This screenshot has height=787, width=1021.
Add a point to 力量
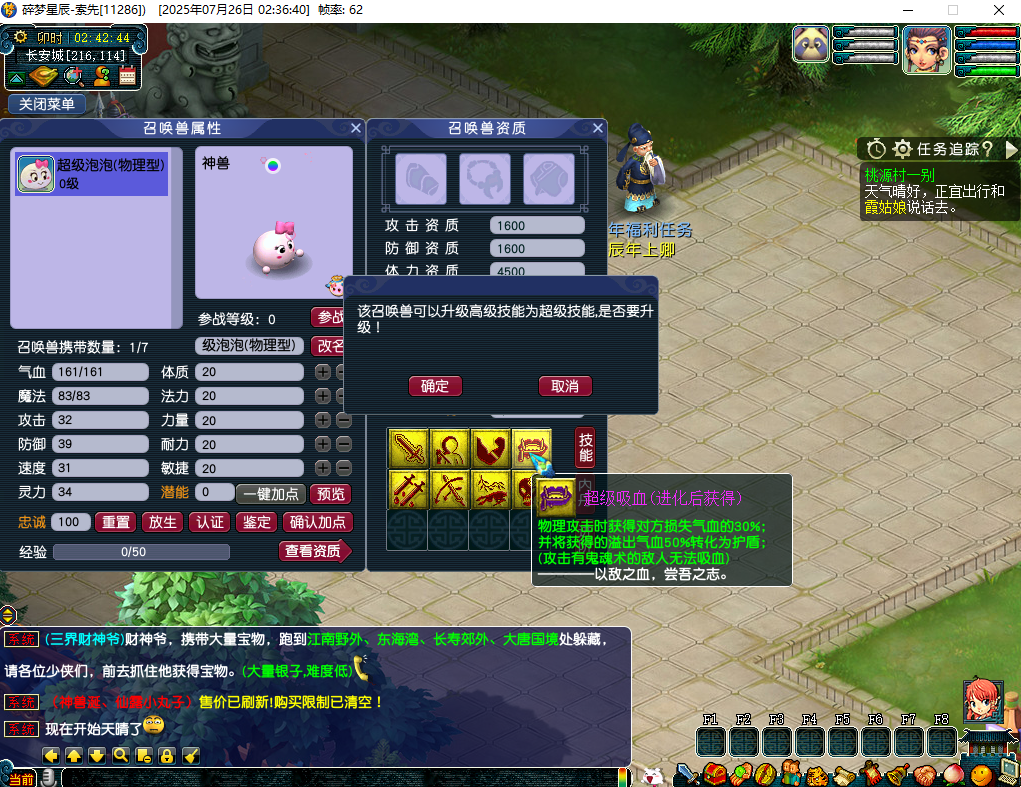[322, 420]
